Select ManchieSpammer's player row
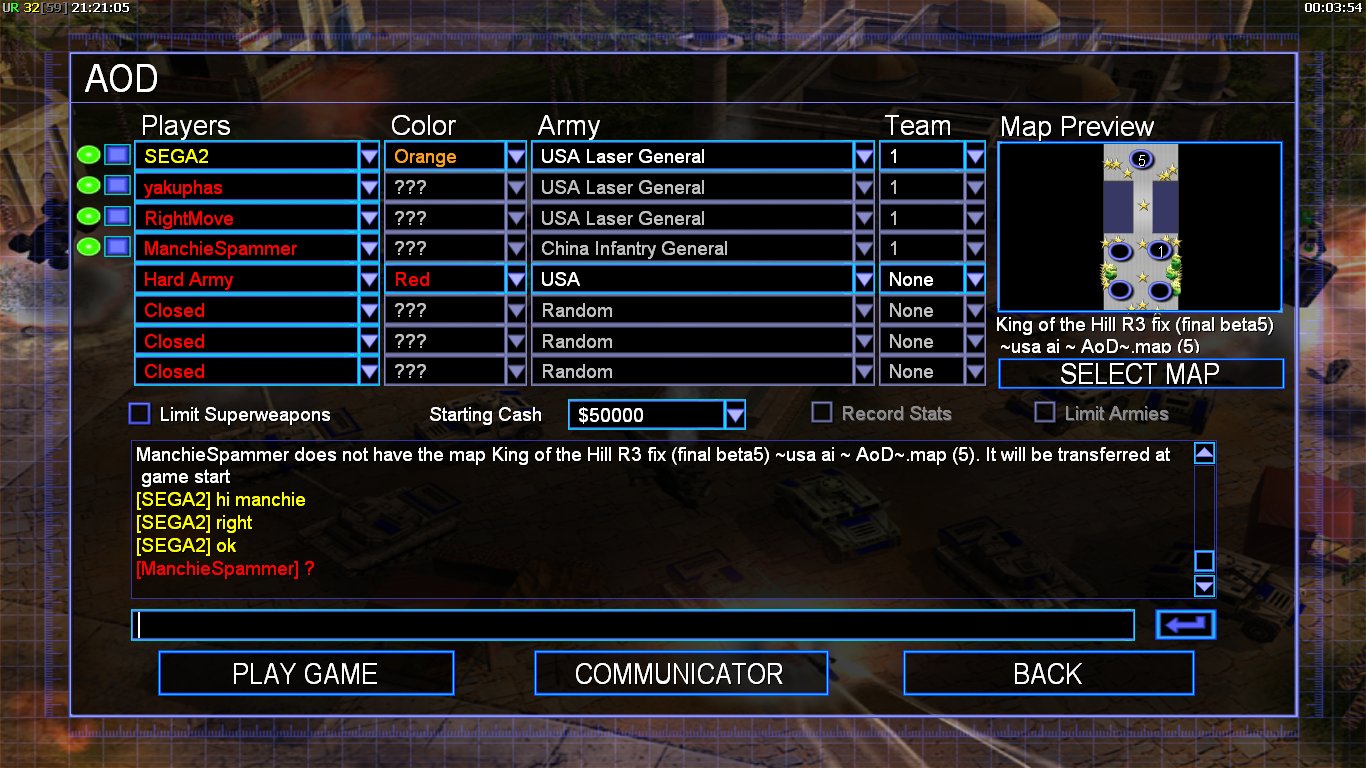 (x=246, y=249)
